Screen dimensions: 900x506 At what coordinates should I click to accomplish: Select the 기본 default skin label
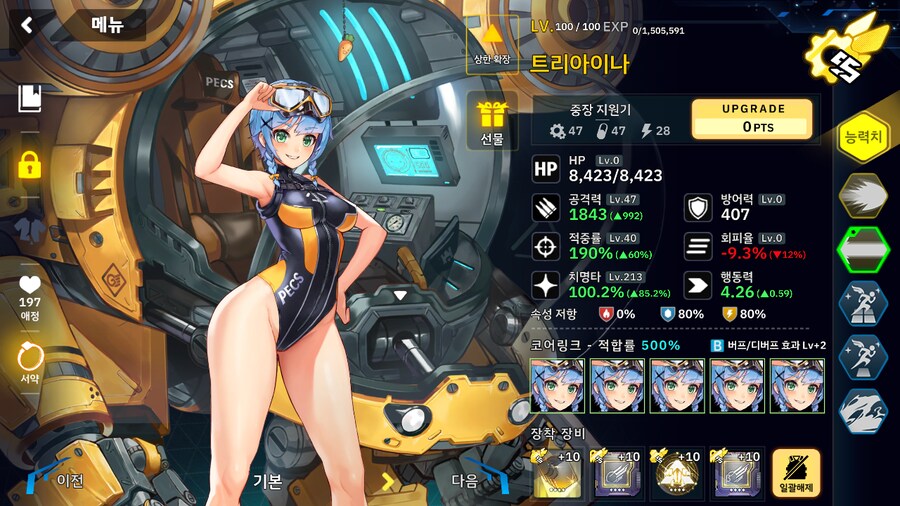point(266,480)
